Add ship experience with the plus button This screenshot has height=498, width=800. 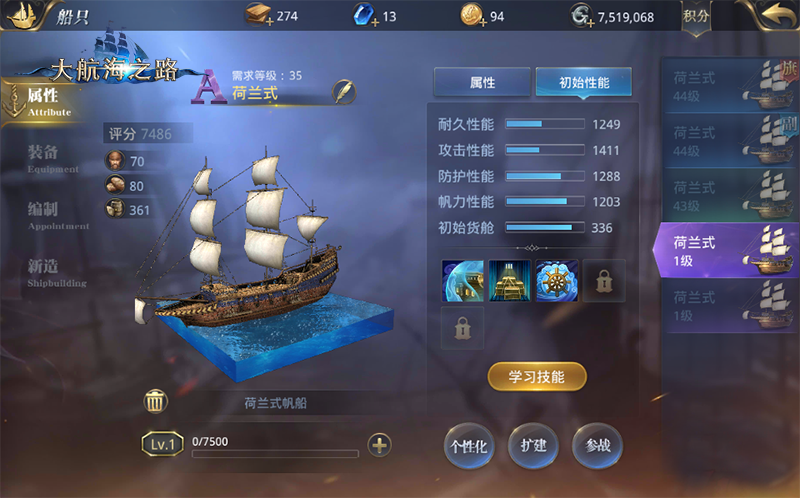(x=379, y=445)
